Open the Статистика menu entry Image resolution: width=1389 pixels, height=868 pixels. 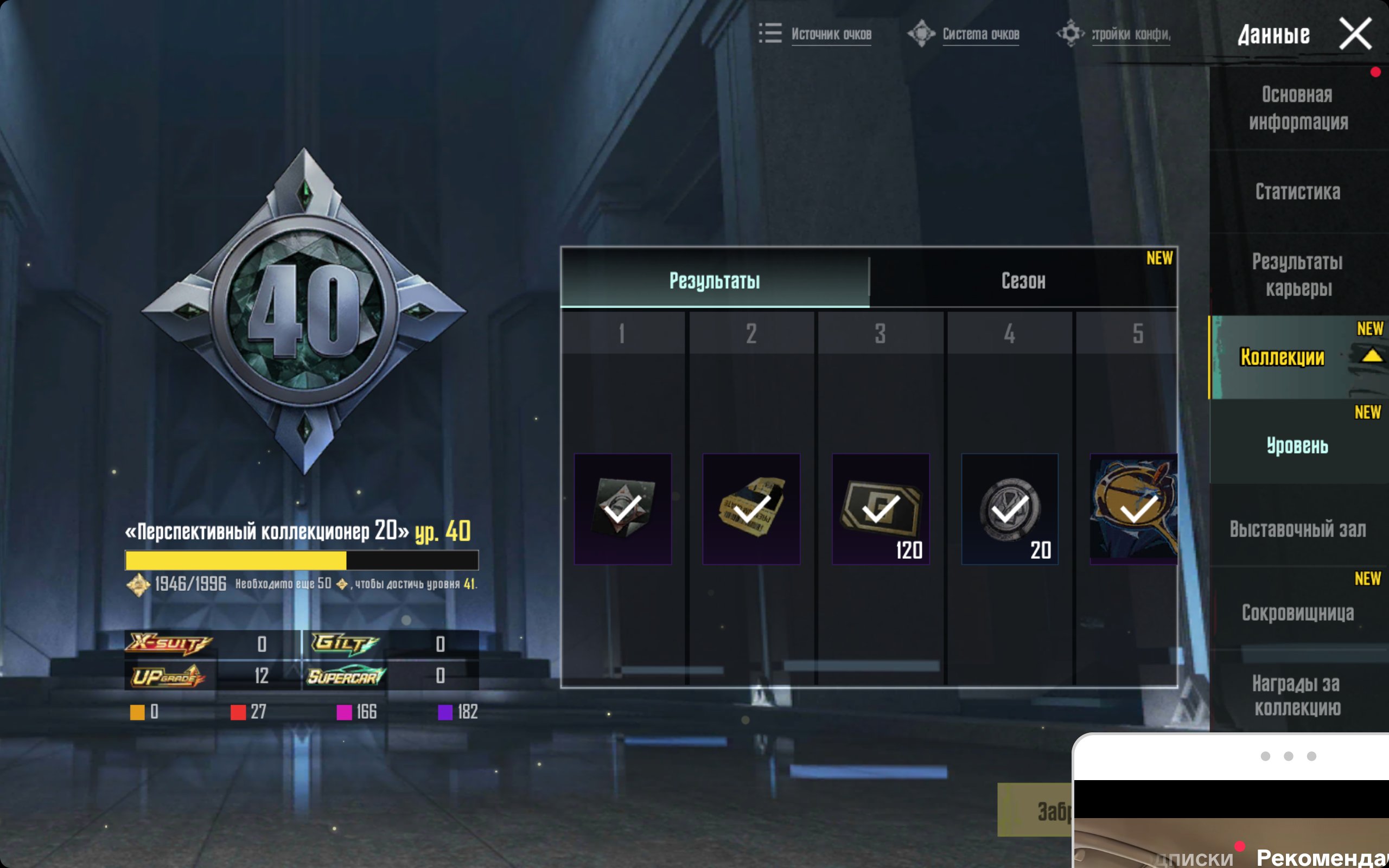[1298, 192]
